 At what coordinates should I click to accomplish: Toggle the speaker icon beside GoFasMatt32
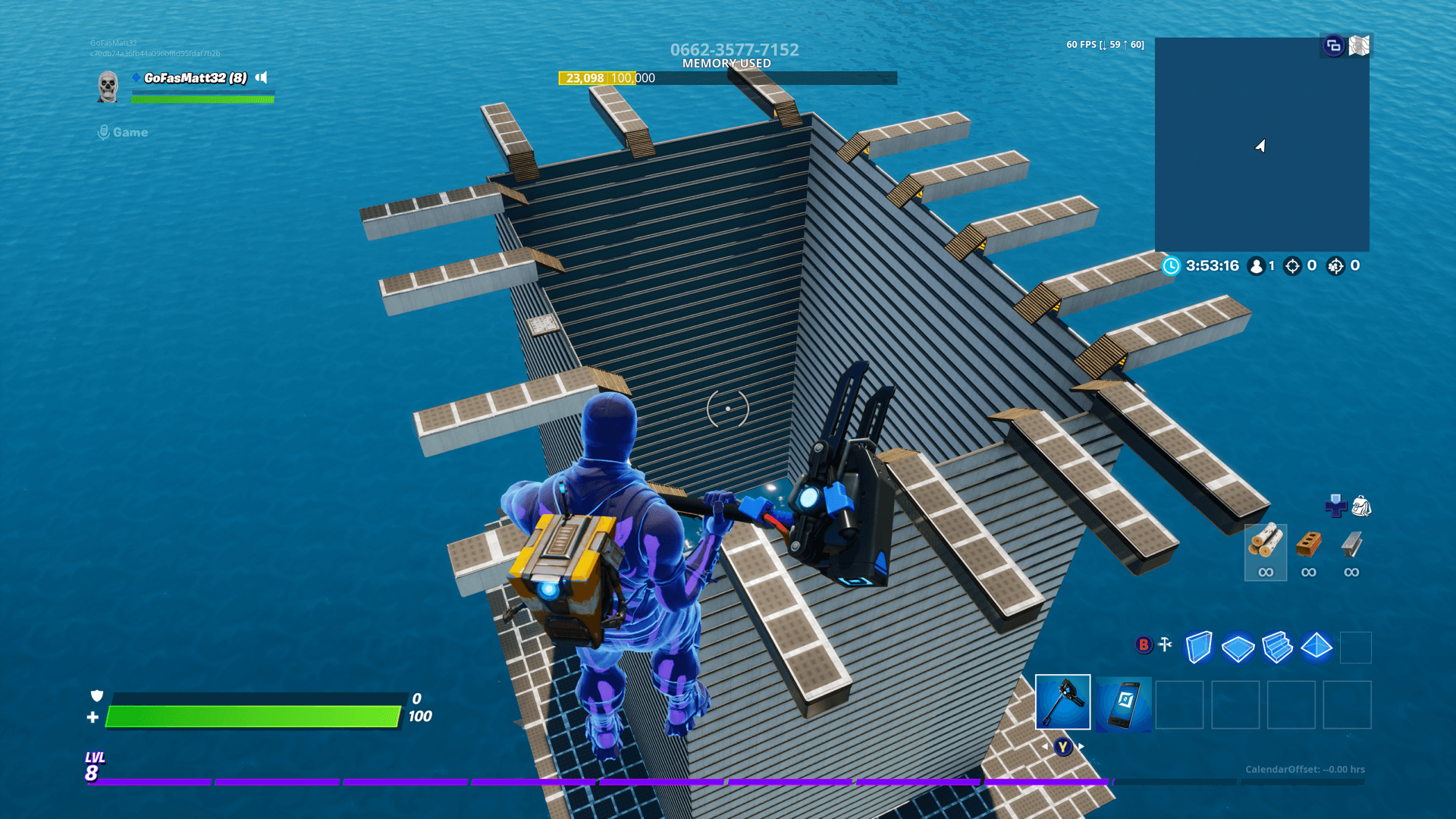pos(262,77)
